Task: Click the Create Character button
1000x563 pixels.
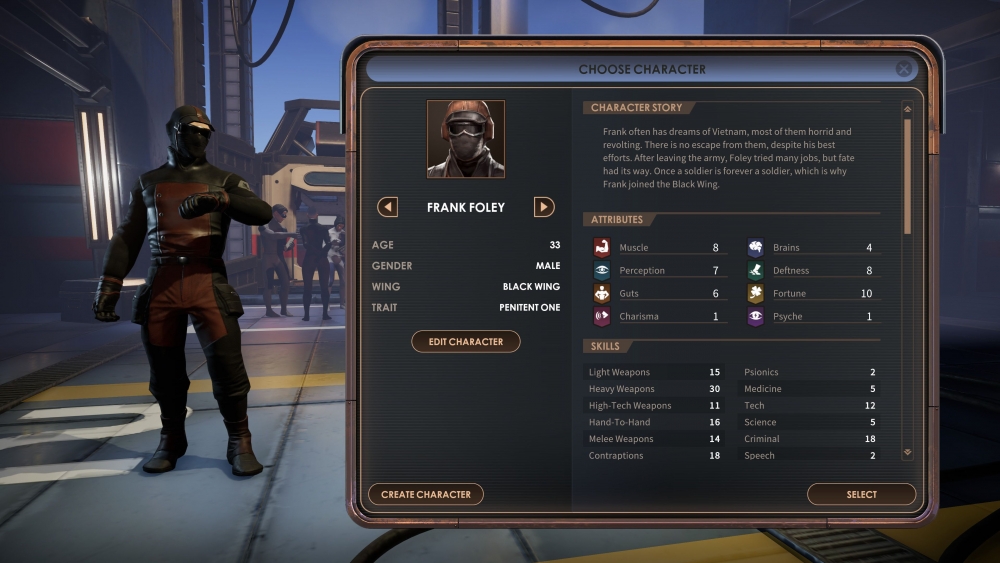Action: click(426, 494)
